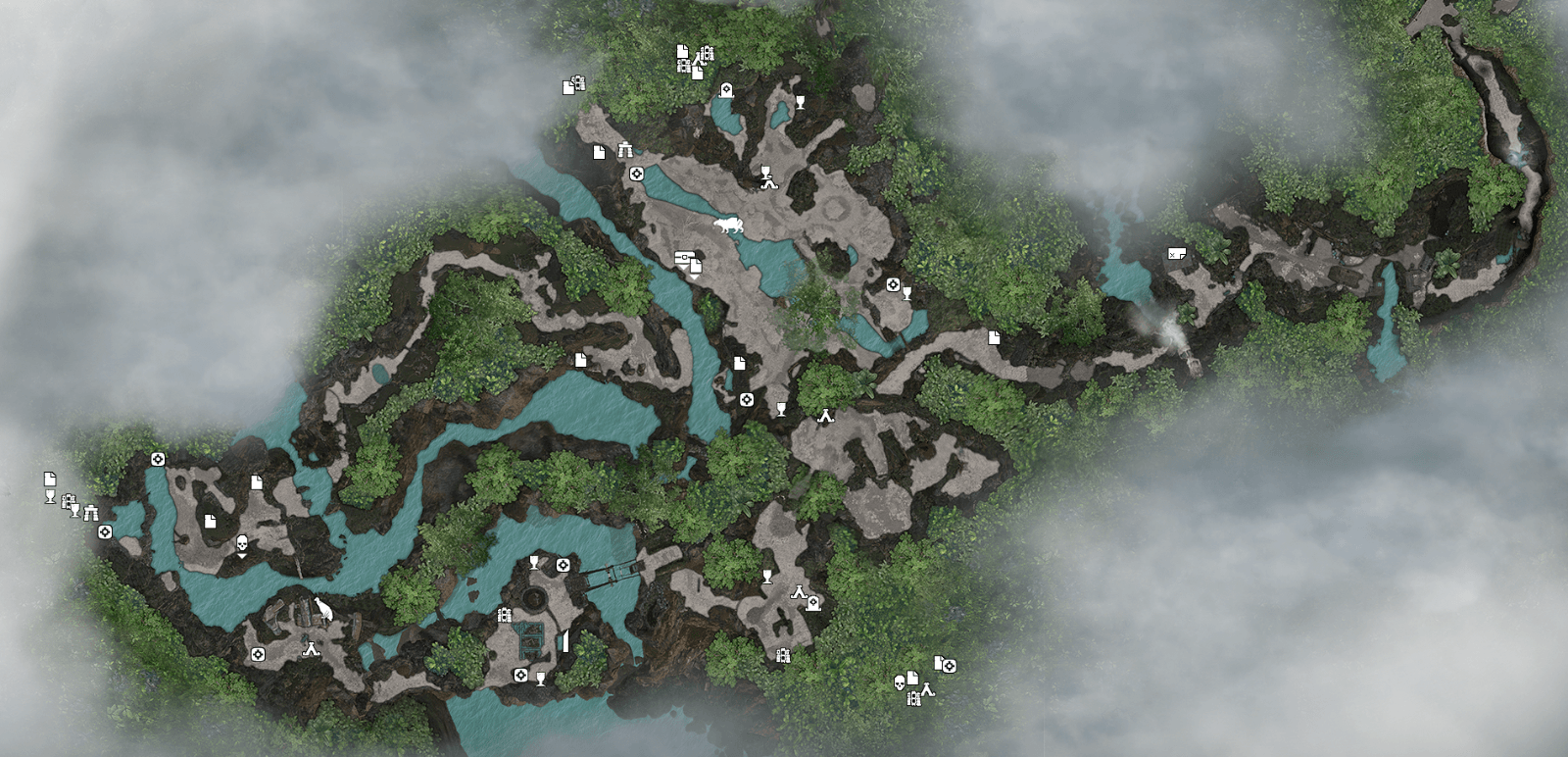Select the treasure chest marker near map center
This screenshot has width=1568, height=757.
[684, 257]
